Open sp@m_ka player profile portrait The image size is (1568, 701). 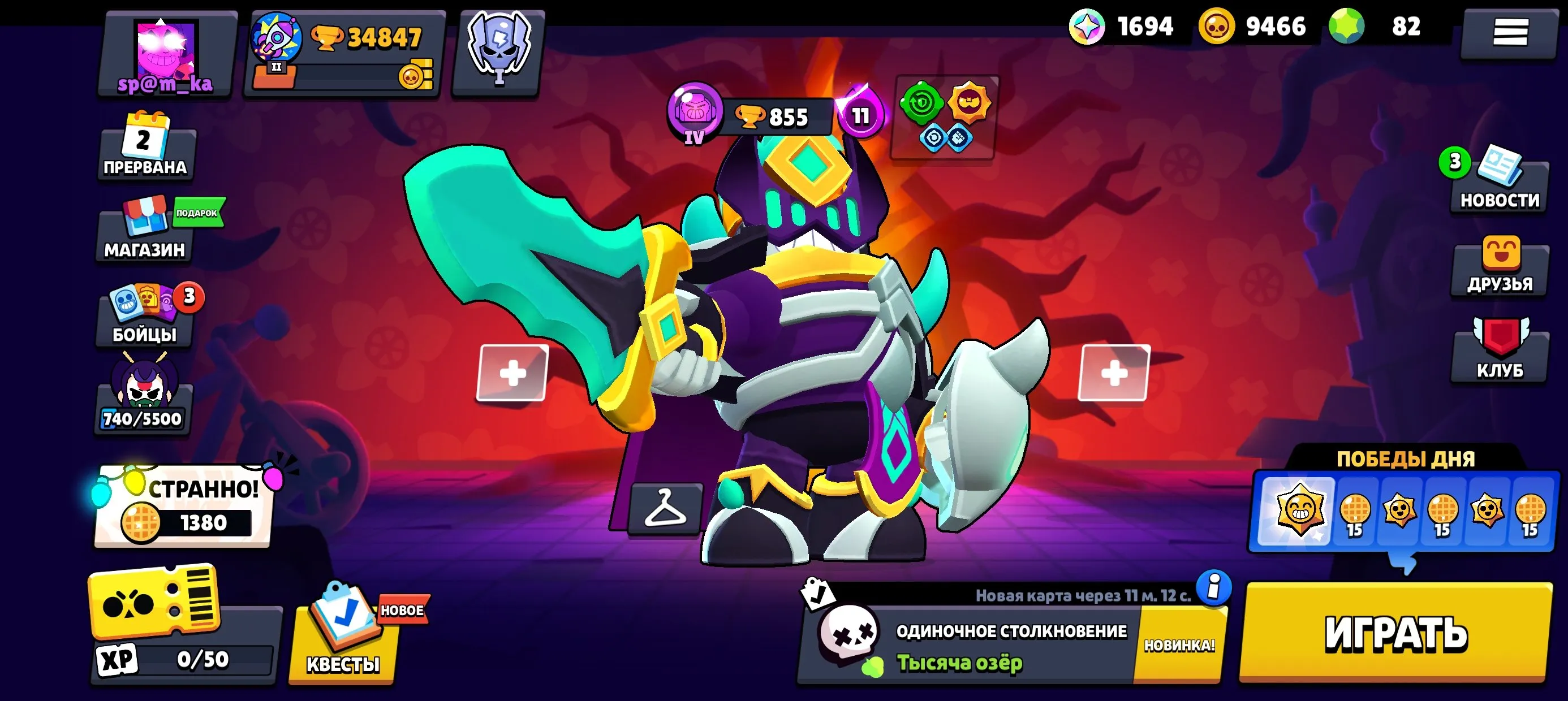click(166, 49)
